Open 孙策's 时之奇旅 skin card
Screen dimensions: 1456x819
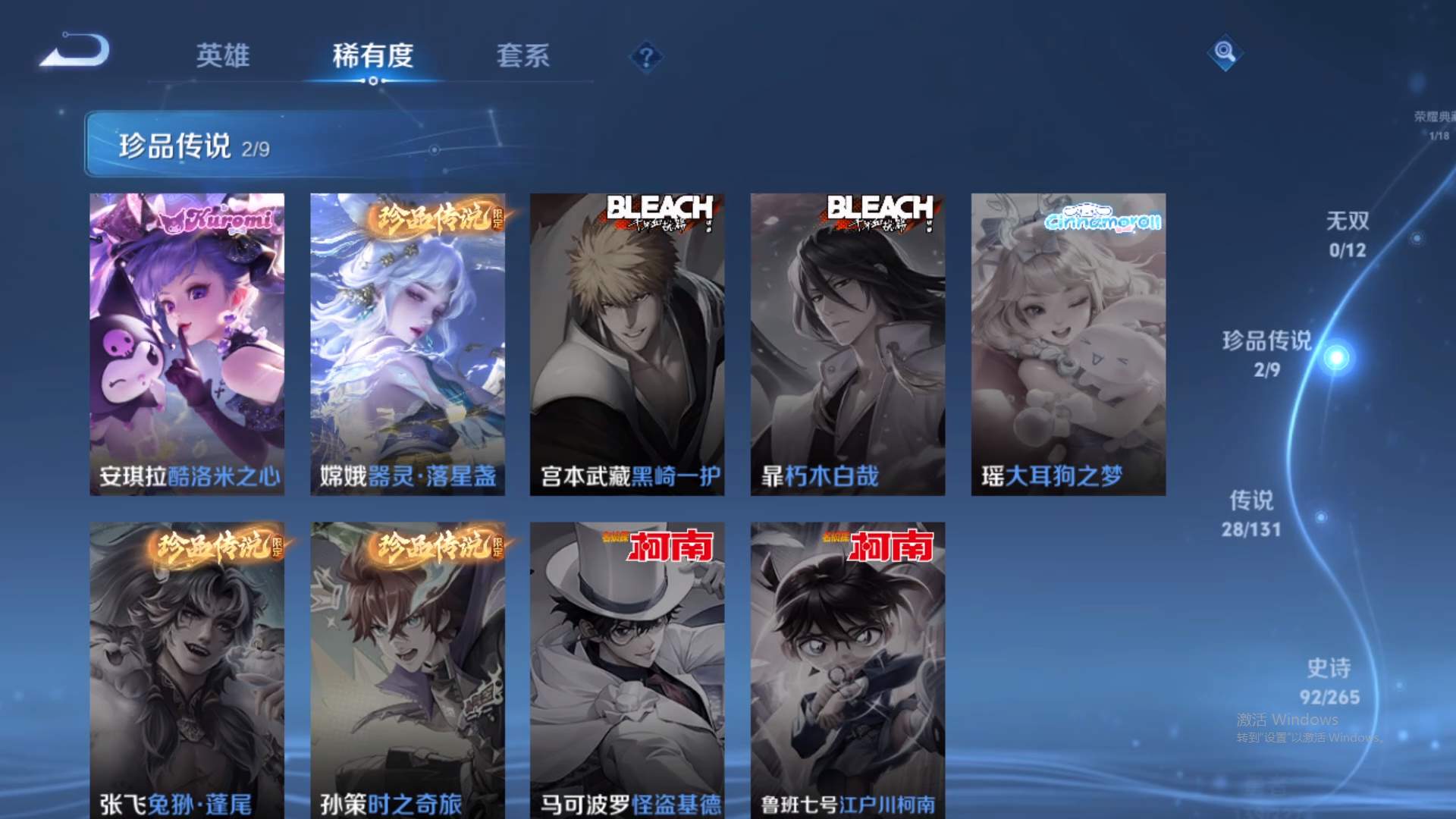(x=408, y=667)
